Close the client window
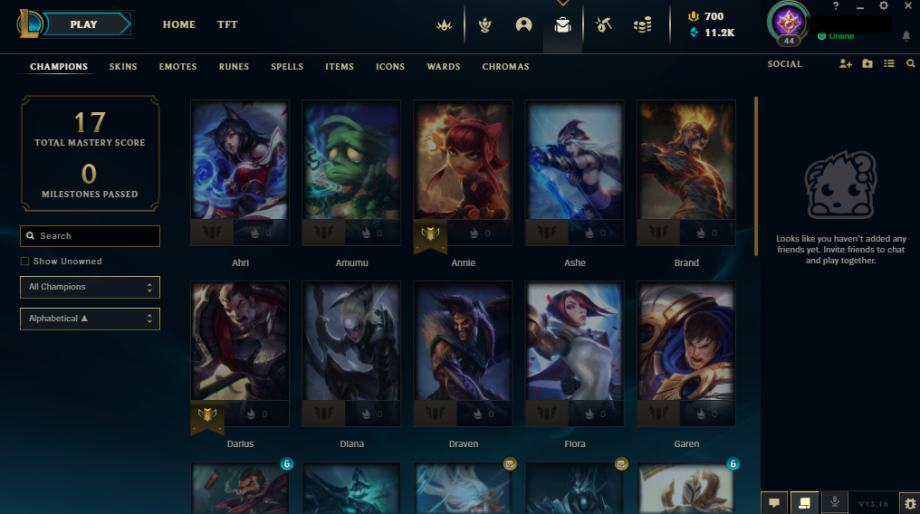 [x=907, y=6]
